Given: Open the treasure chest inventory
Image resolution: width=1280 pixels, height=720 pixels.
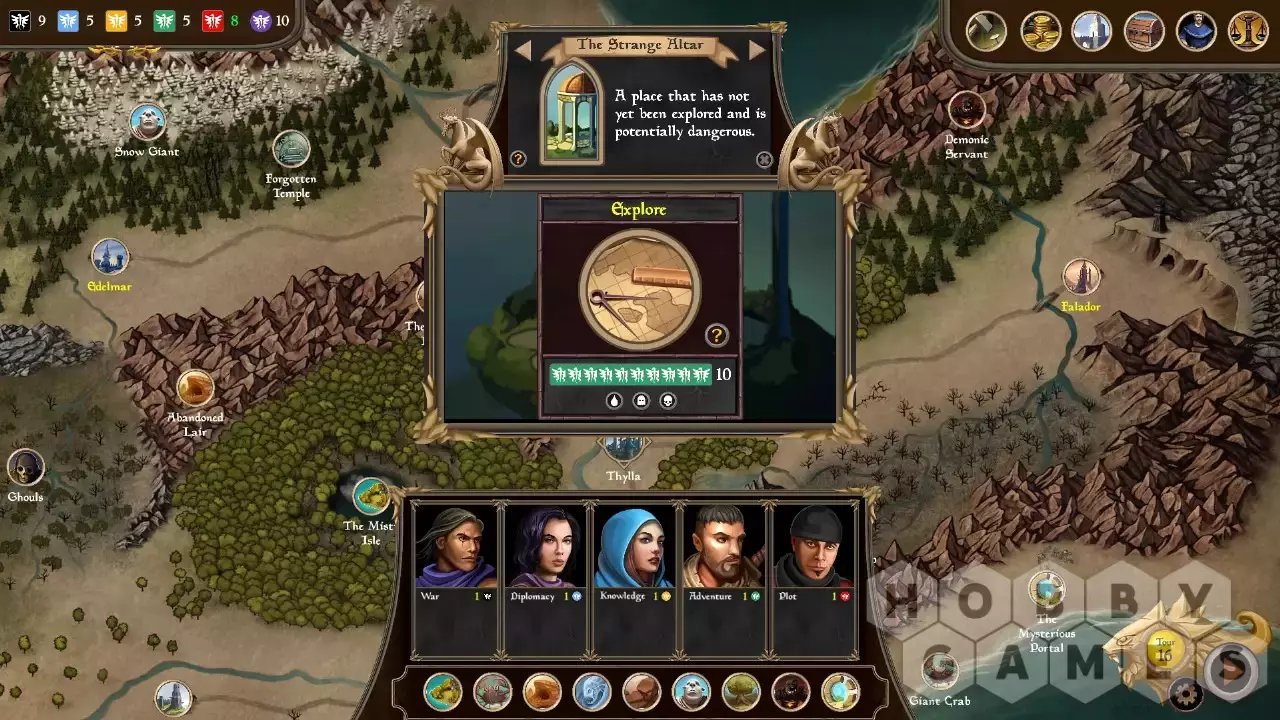Looking at the screenshot, I should [1144, 31].
